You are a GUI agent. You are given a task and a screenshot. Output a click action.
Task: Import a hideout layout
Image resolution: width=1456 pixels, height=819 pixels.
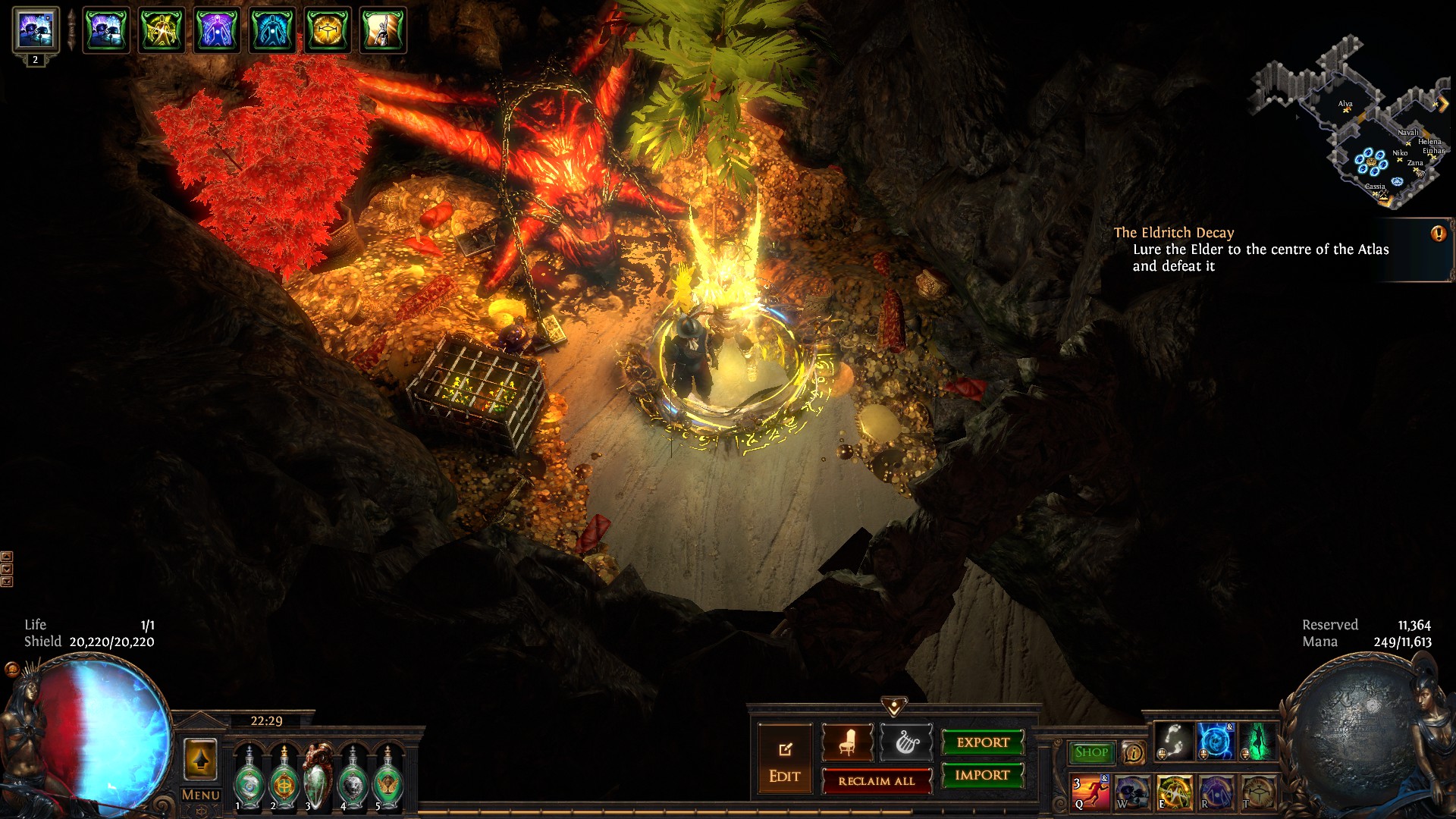pos(983,775)
